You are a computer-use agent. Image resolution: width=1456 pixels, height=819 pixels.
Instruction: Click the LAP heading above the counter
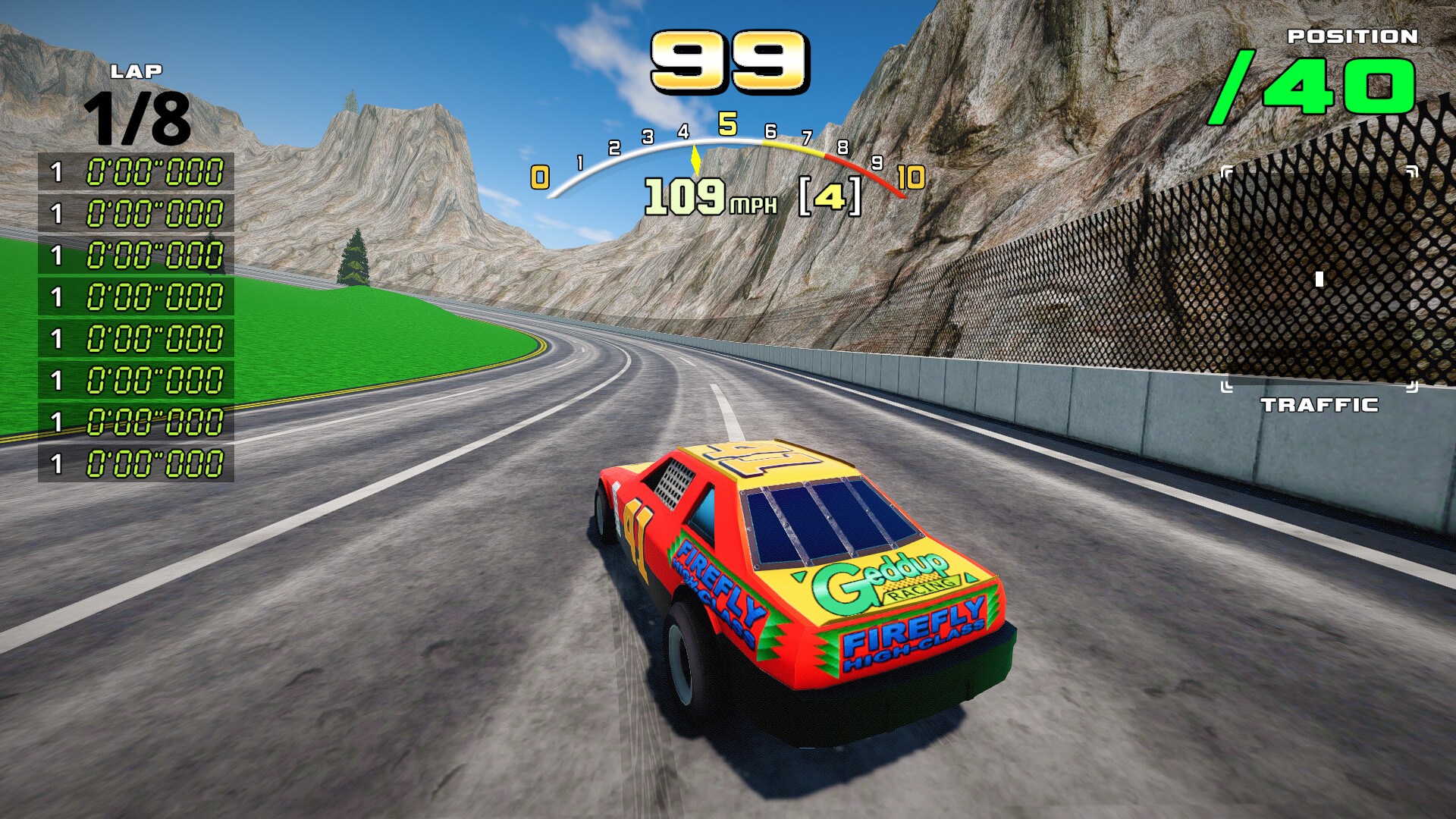pos(136,72)
